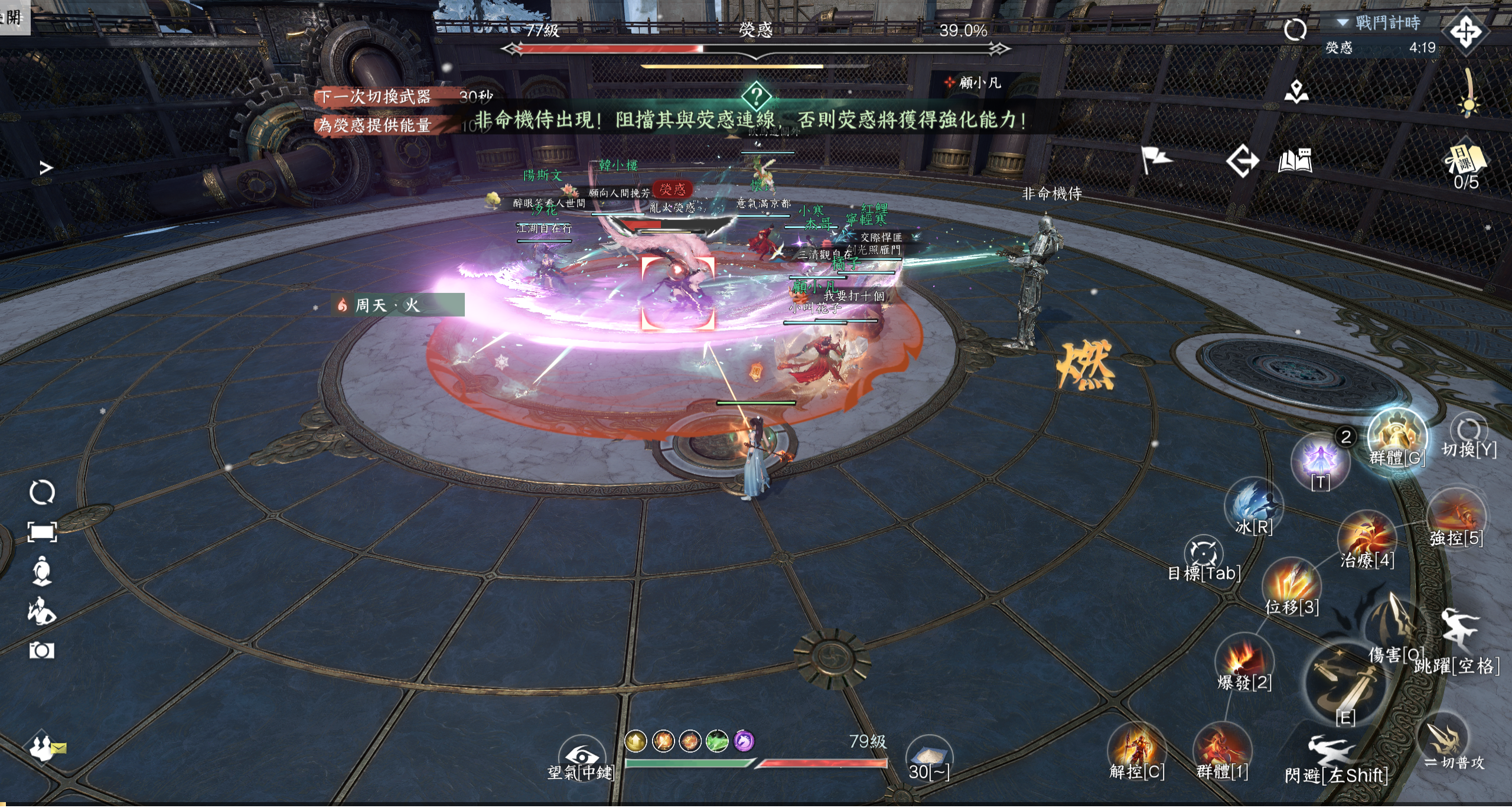The height and width of the screenshot is (808, 1512).
Task: Click the exit dungeon arrow icon
Action: tap(1242, 161)
